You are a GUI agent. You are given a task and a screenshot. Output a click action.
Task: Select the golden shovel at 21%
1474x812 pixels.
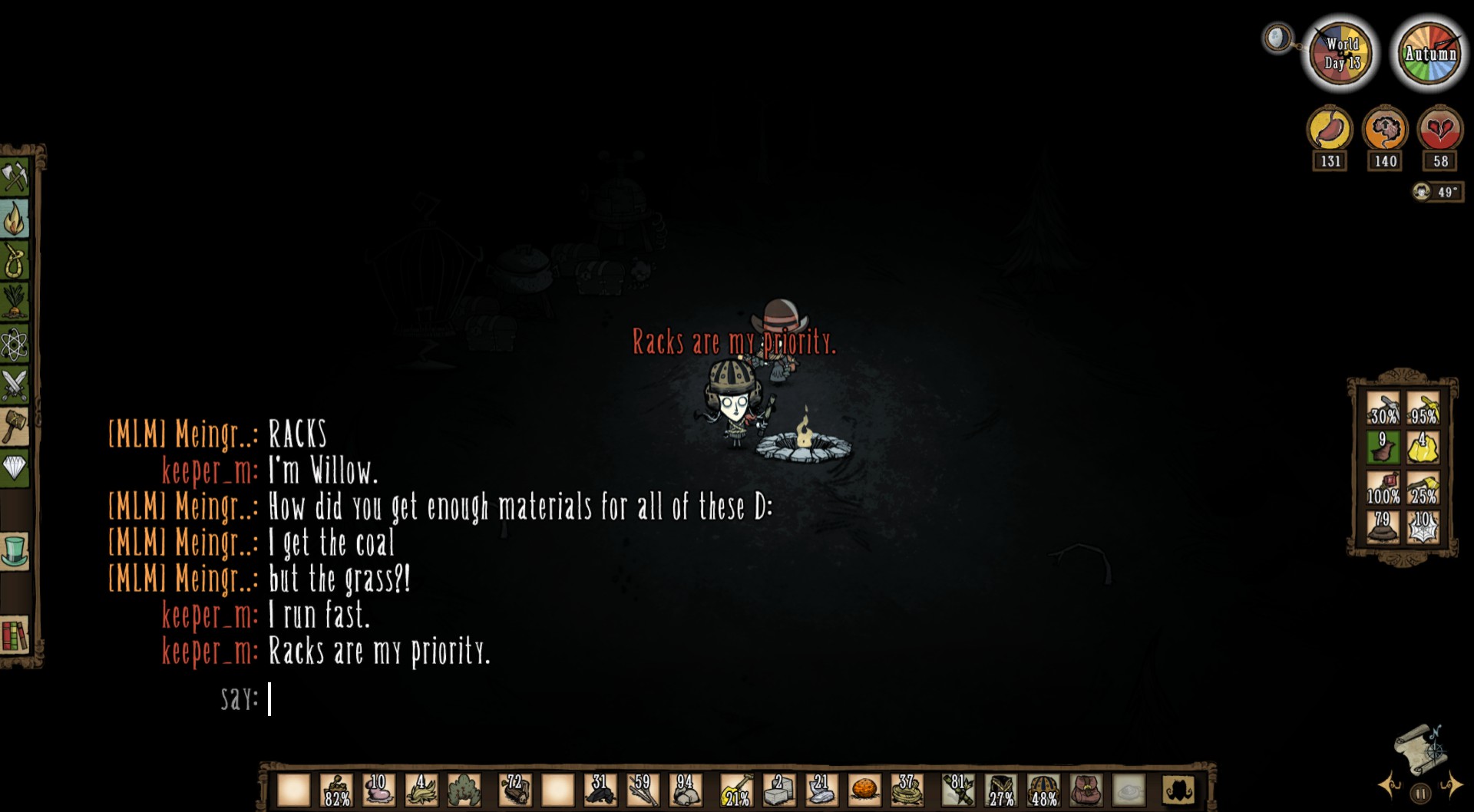(x=735, y=789)
